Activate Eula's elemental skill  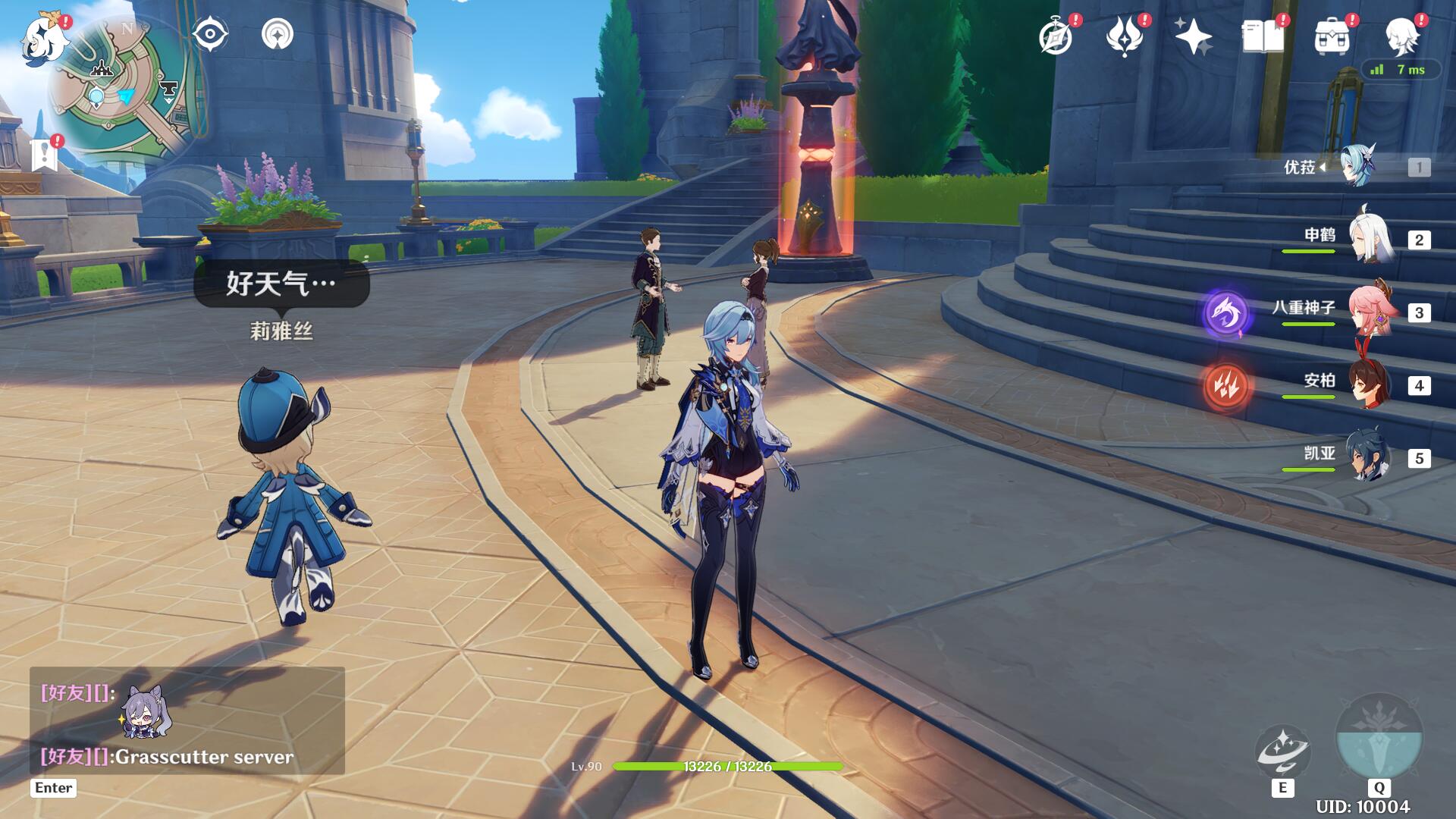[1282, 752]
